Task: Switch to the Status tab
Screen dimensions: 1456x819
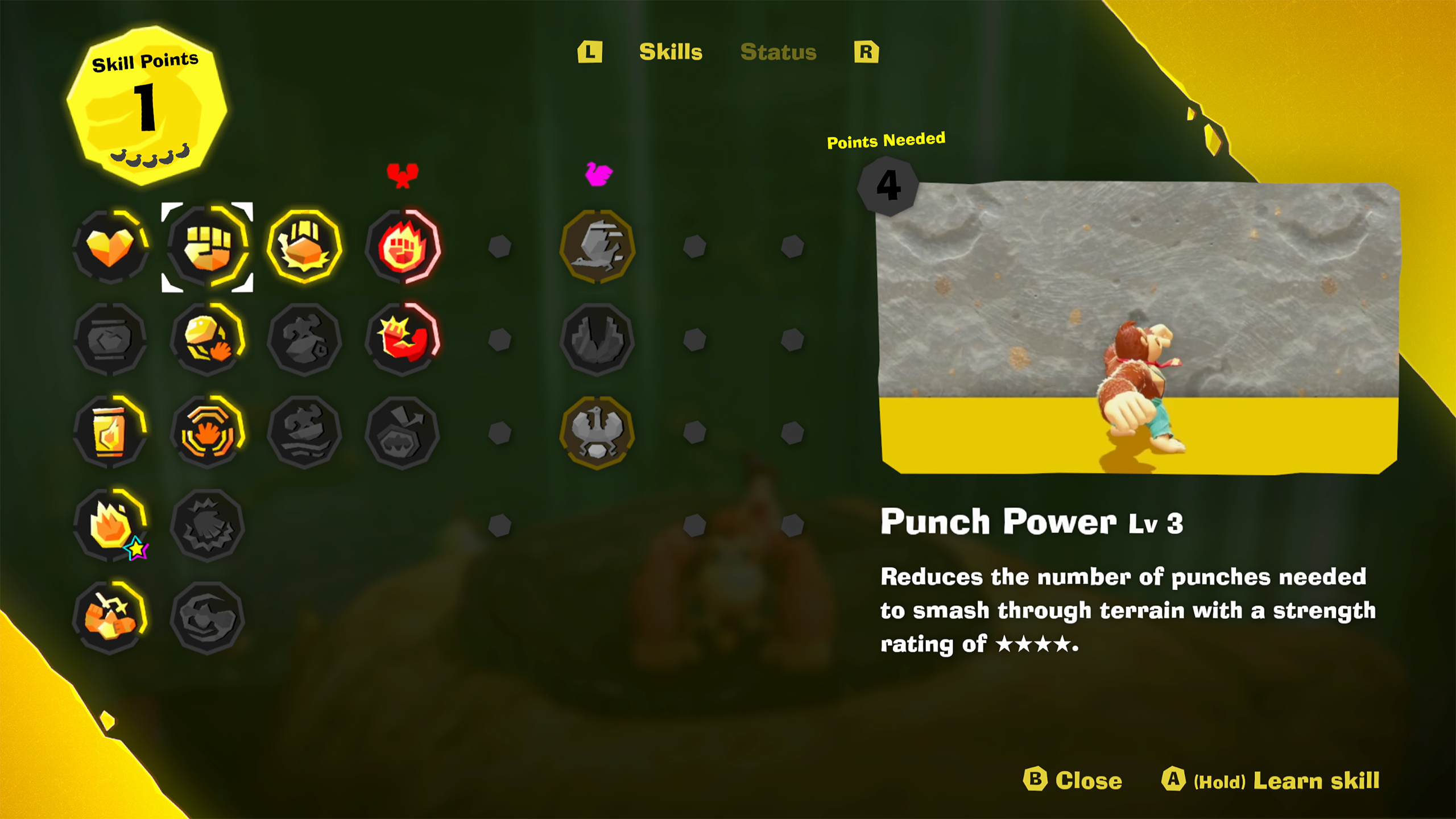Action: pos(779,53)
